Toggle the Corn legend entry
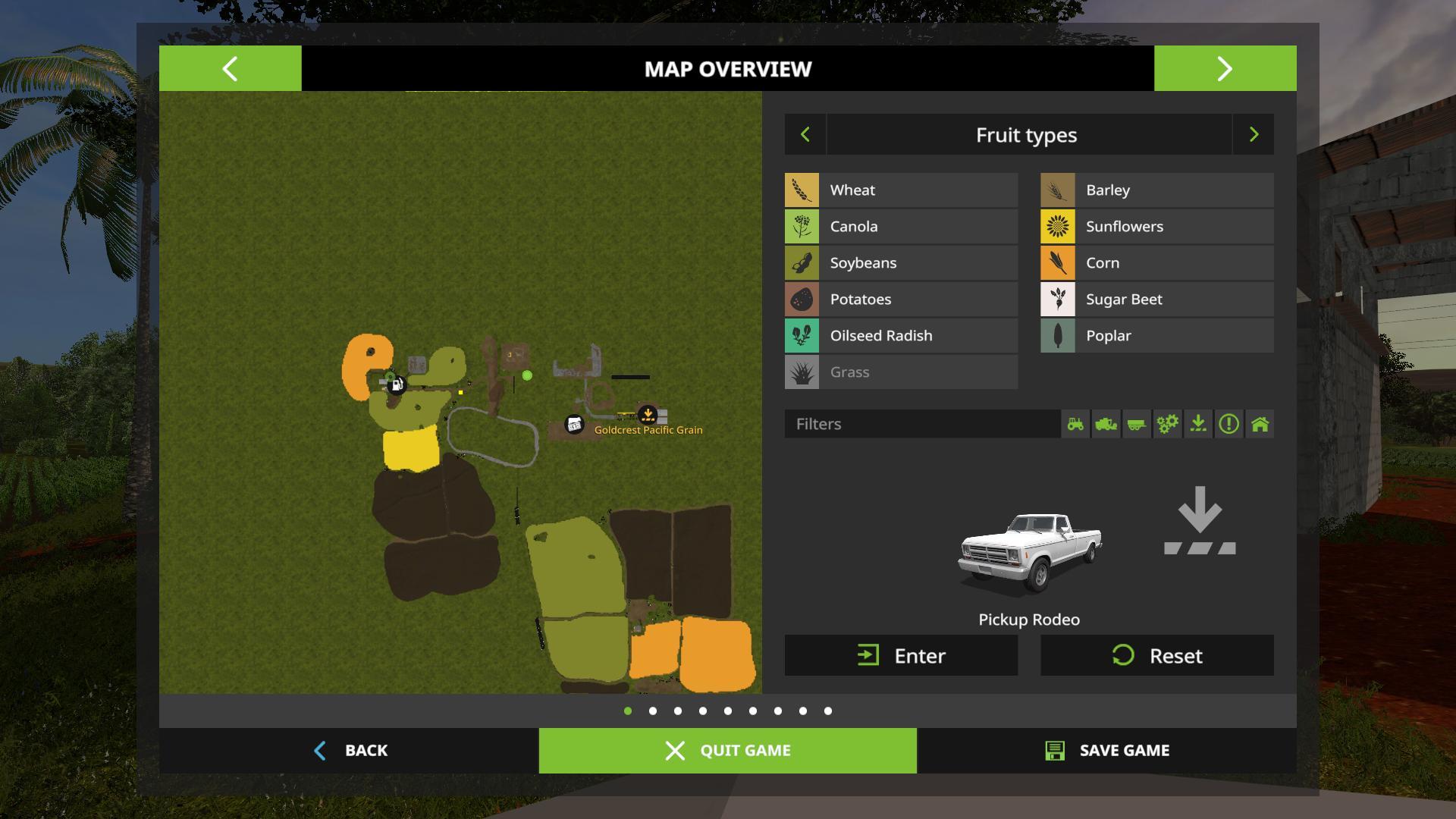1456x819 pixels. pyautogui.click(x=1156, y=263)
